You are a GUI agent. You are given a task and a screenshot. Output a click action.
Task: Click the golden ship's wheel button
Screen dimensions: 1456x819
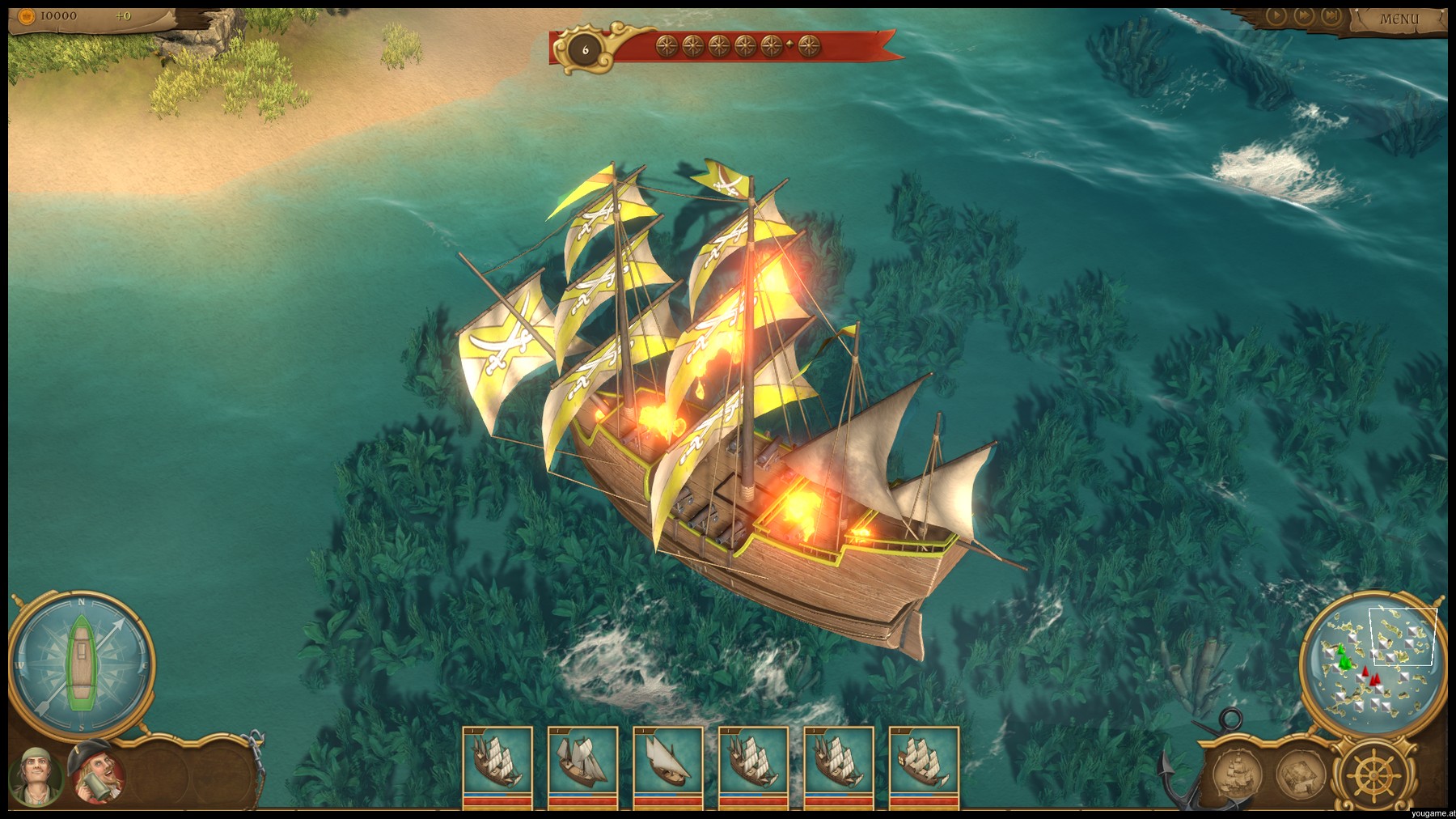tap(1372, 772)
